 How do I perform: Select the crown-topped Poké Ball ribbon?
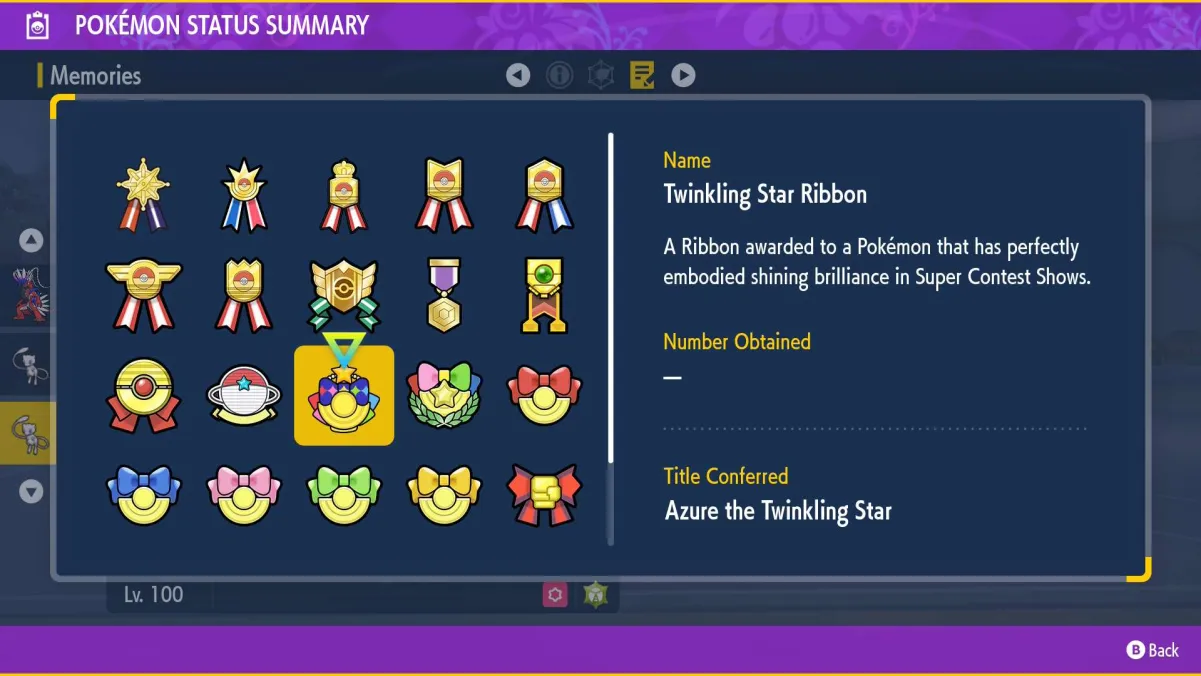point(344,194)
